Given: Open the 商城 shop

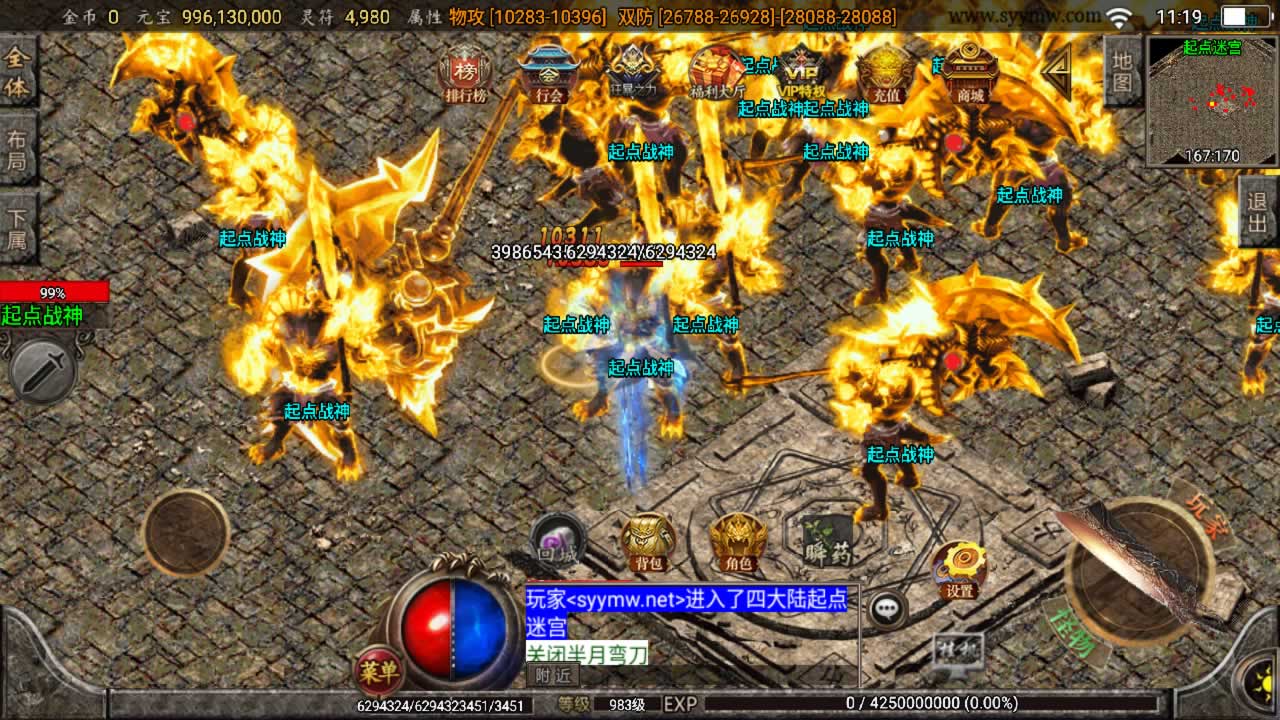Looking at the screenshot, I should (970, 72).
